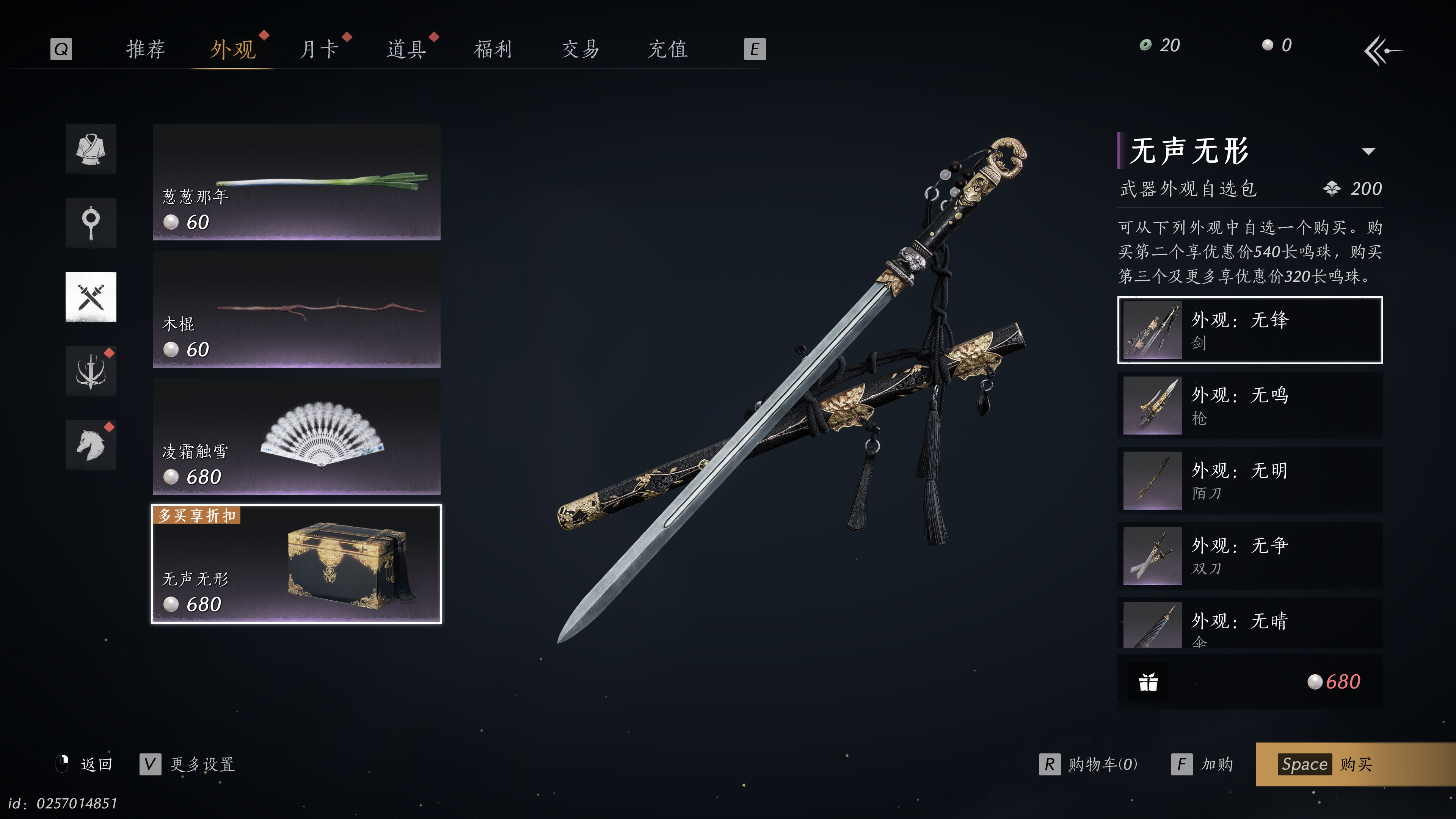The image size is (1456, 819).
Task: Select the crossed swords weapon category
Action: (x=91, y=297)
